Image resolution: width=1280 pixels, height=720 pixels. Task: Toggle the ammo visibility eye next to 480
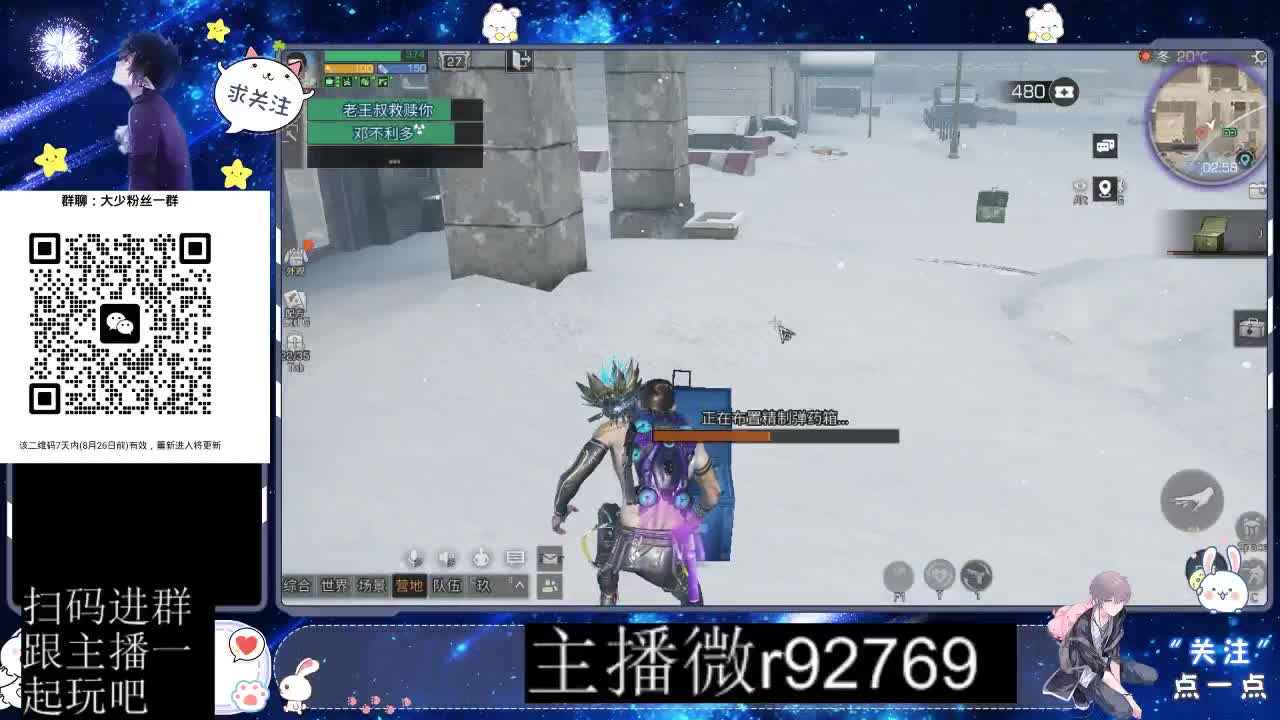[1063, 90]
